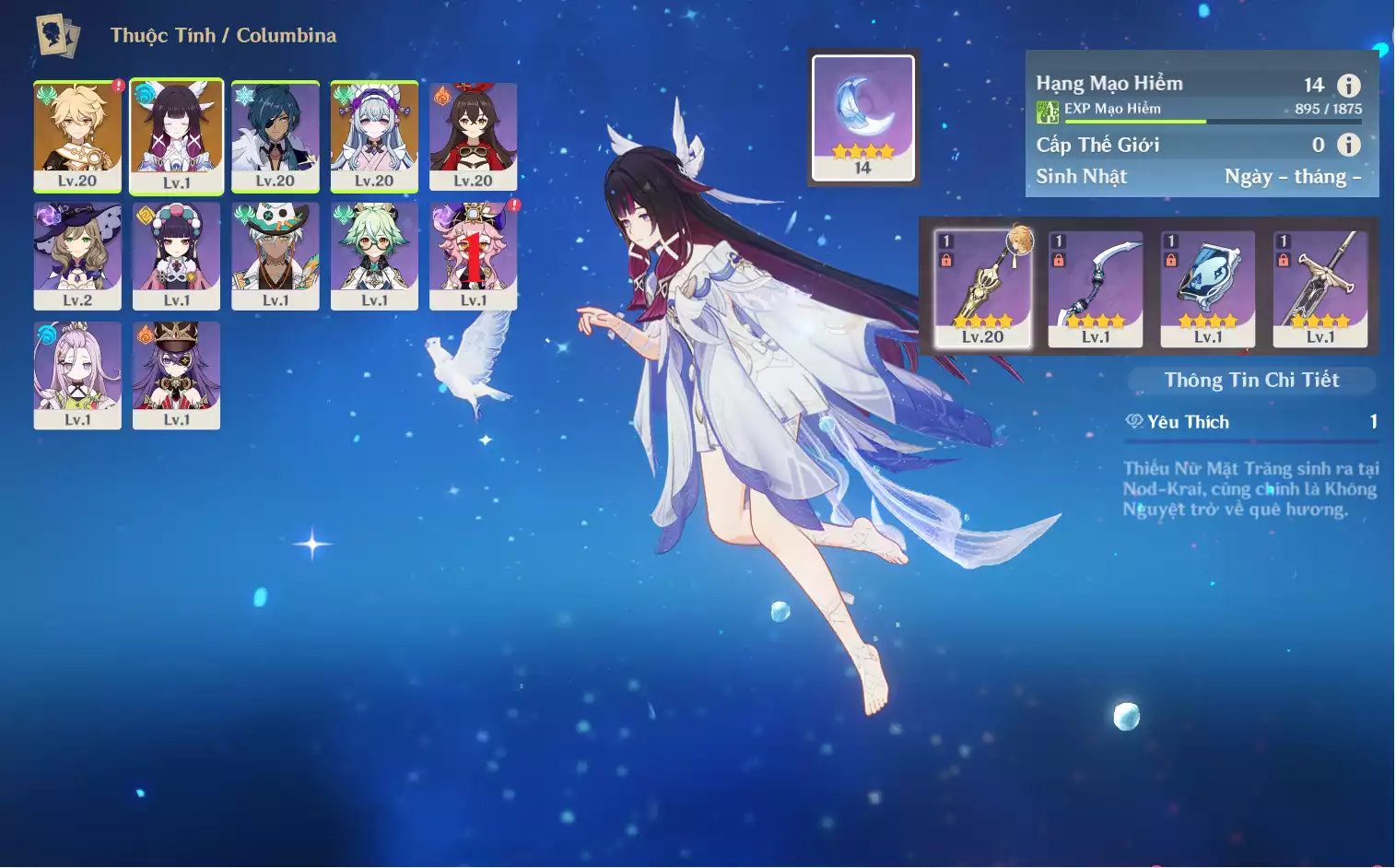Show Hạng Mạo Hiểm rank info
Screen dimensions: 1396x868
coord(1348,86)
